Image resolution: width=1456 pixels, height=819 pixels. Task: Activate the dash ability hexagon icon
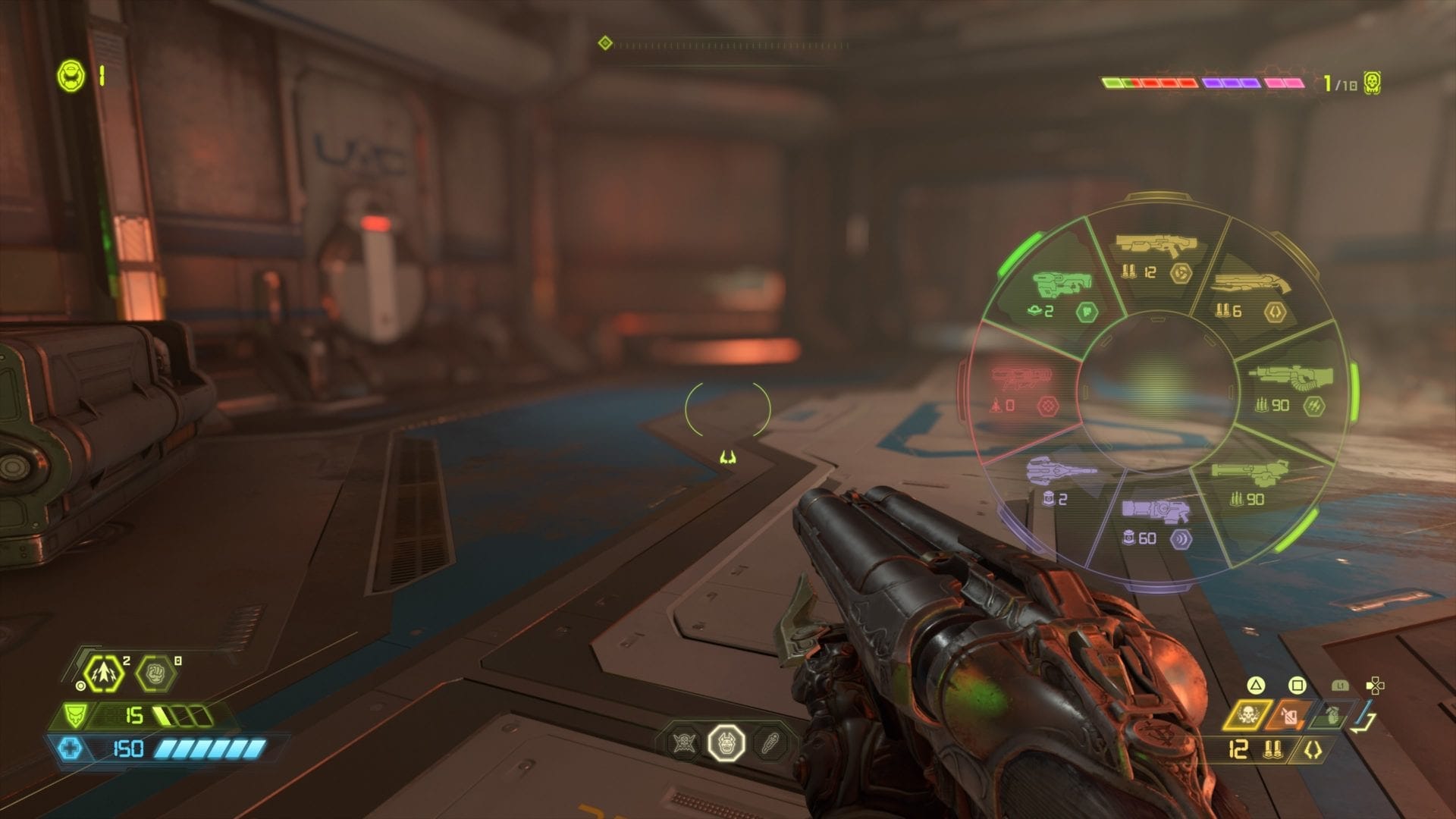(104, 673)
